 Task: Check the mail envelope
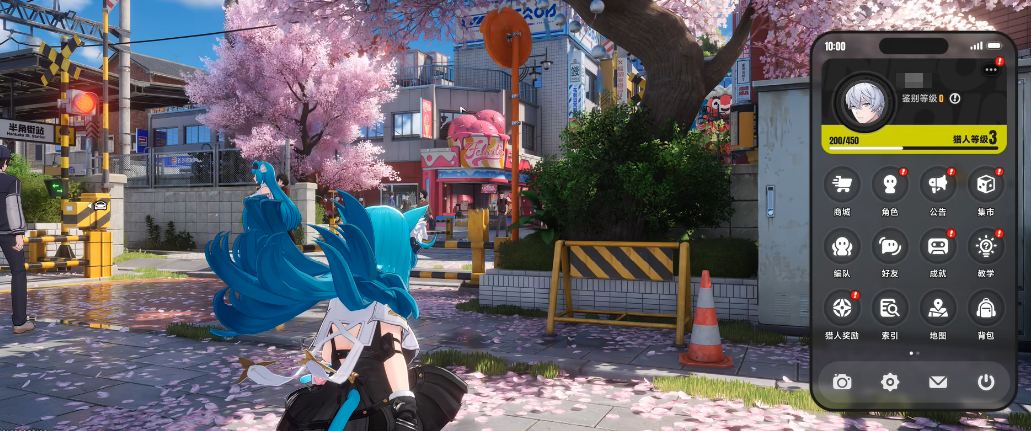937,381
